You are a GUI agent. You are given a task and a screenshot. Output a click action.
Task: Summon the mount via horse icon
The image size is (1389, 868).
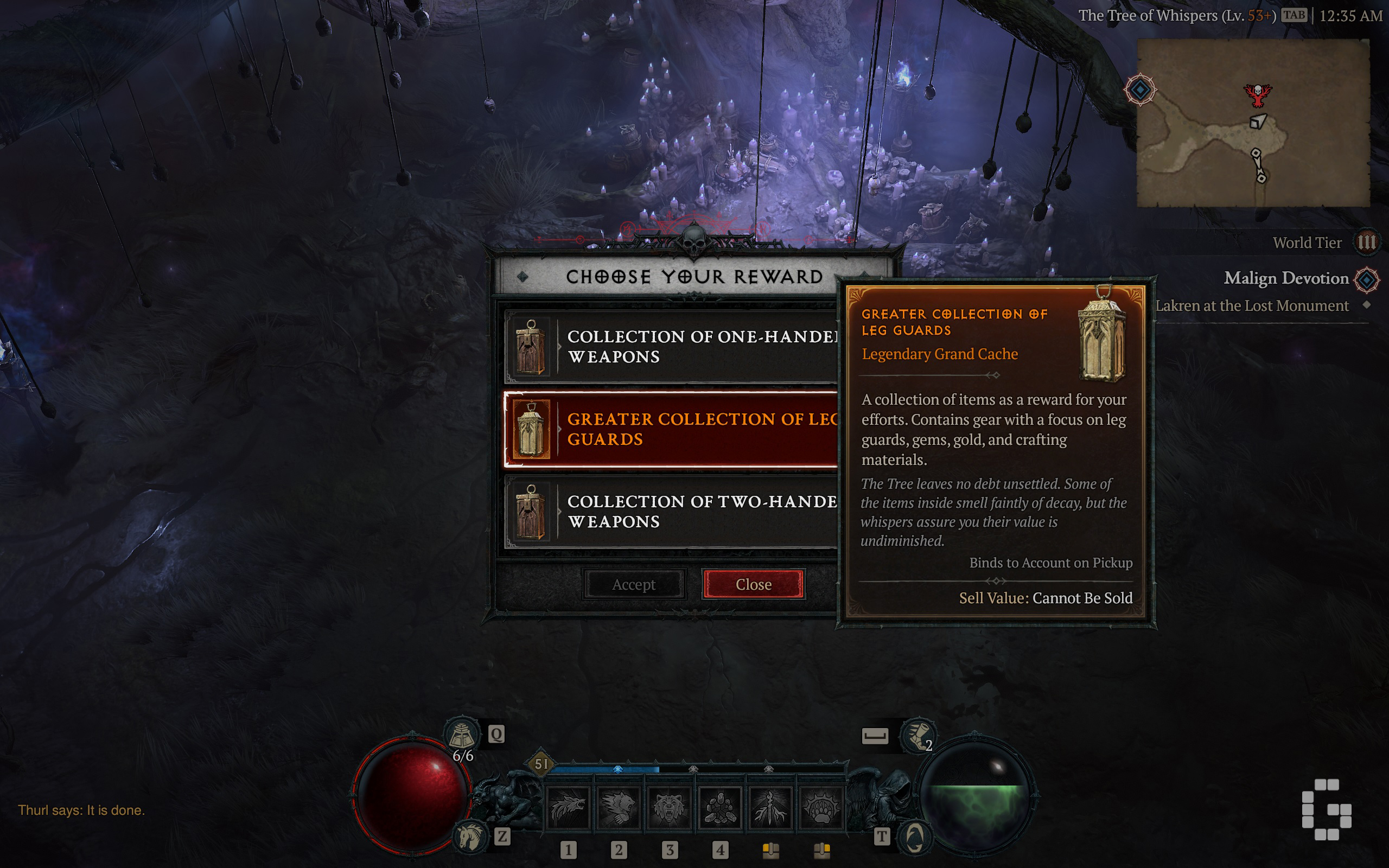pyautogui.click(x=469, y=836)
